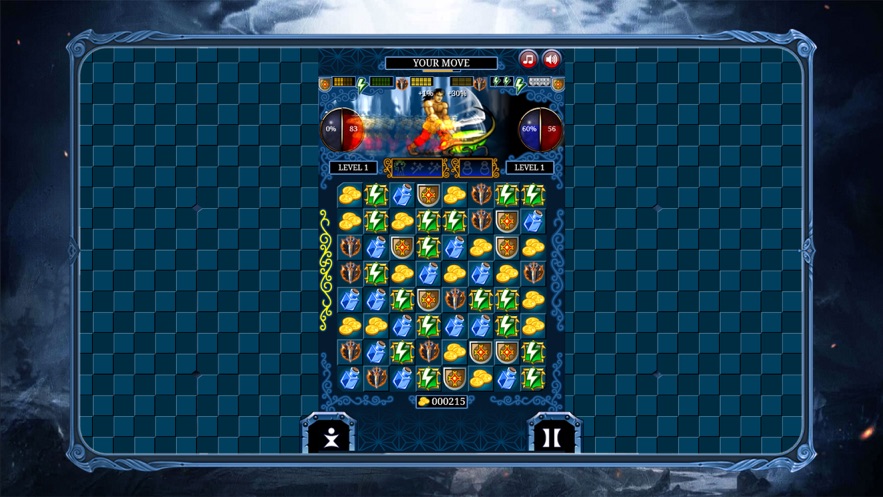Screen dimensions: 883x497
Task: Open the character figure menu button
Action: coord(331,437)
